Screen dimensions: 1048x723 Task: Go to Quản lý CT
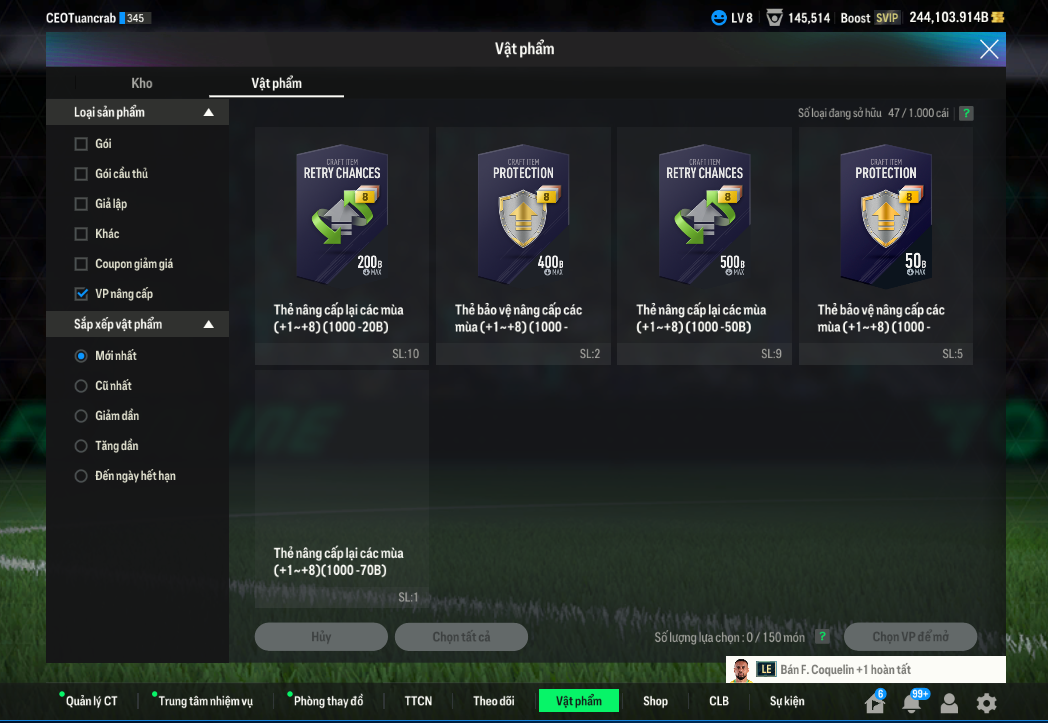[91, 701]
